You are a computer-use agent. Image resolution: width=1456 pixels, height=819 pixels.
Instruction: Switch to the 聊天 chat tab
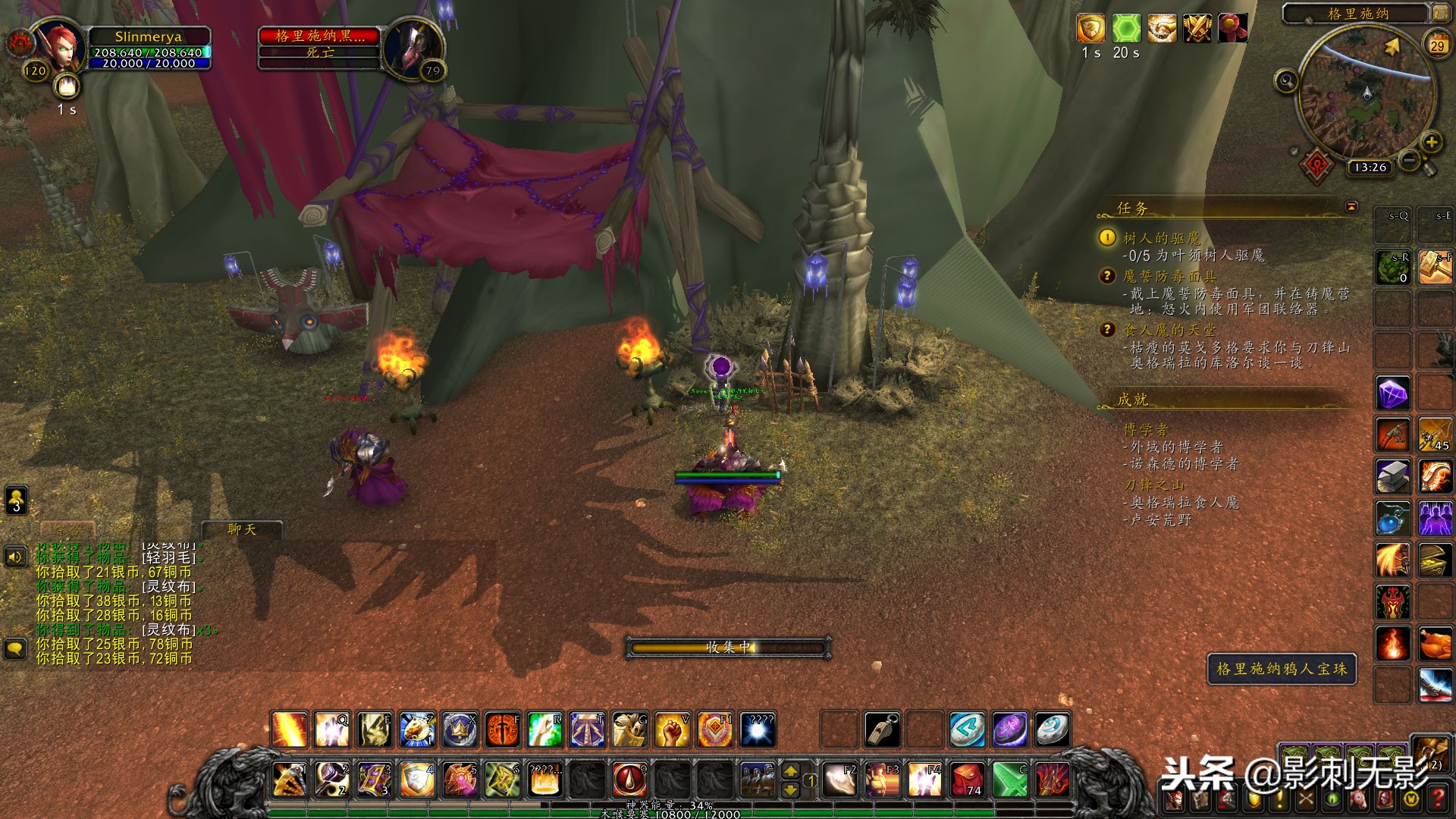coord(242,529)
